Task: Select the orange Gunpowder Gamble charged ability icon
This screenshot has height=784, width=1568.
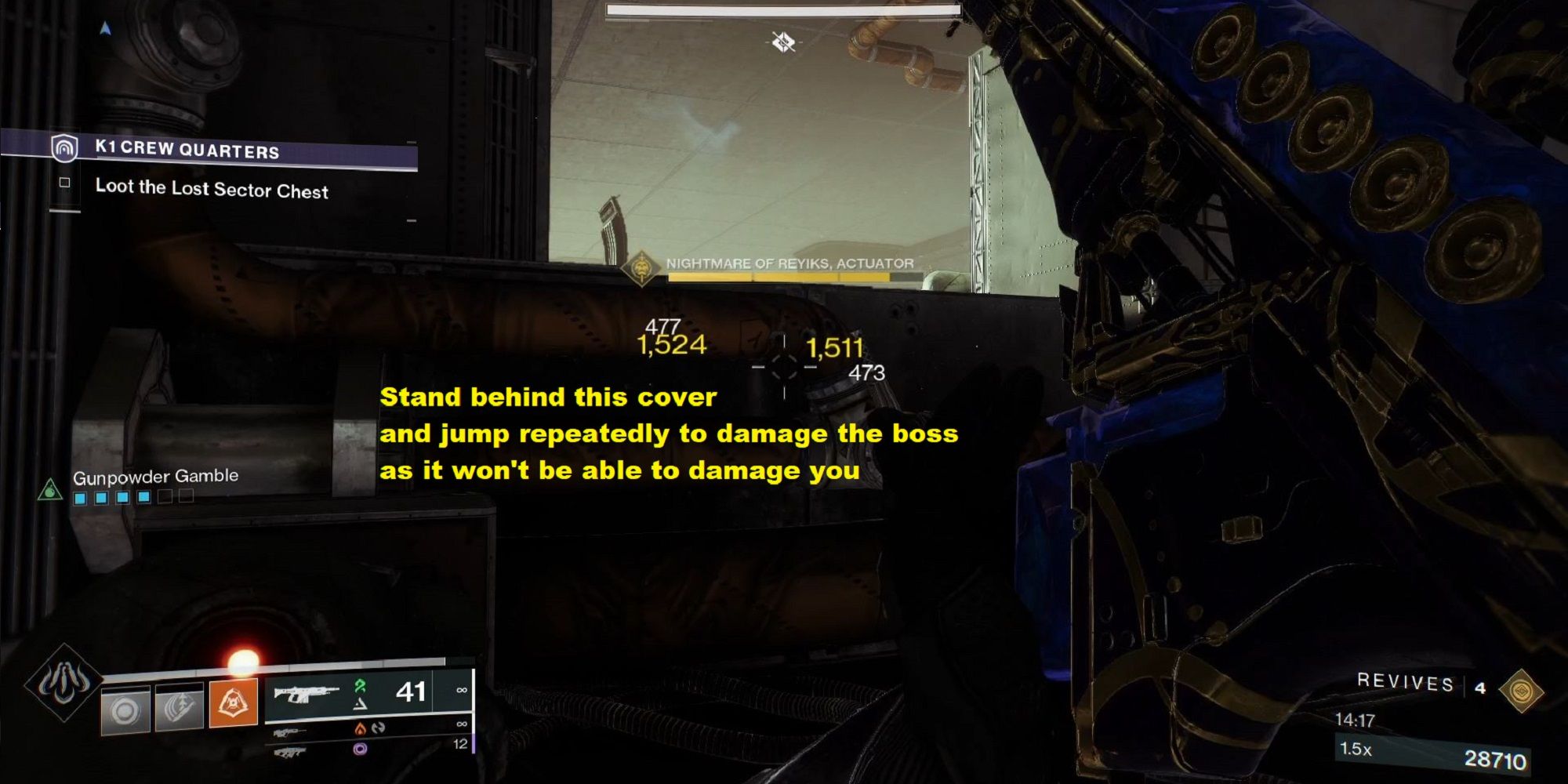Action: click(x=234, y=702)
